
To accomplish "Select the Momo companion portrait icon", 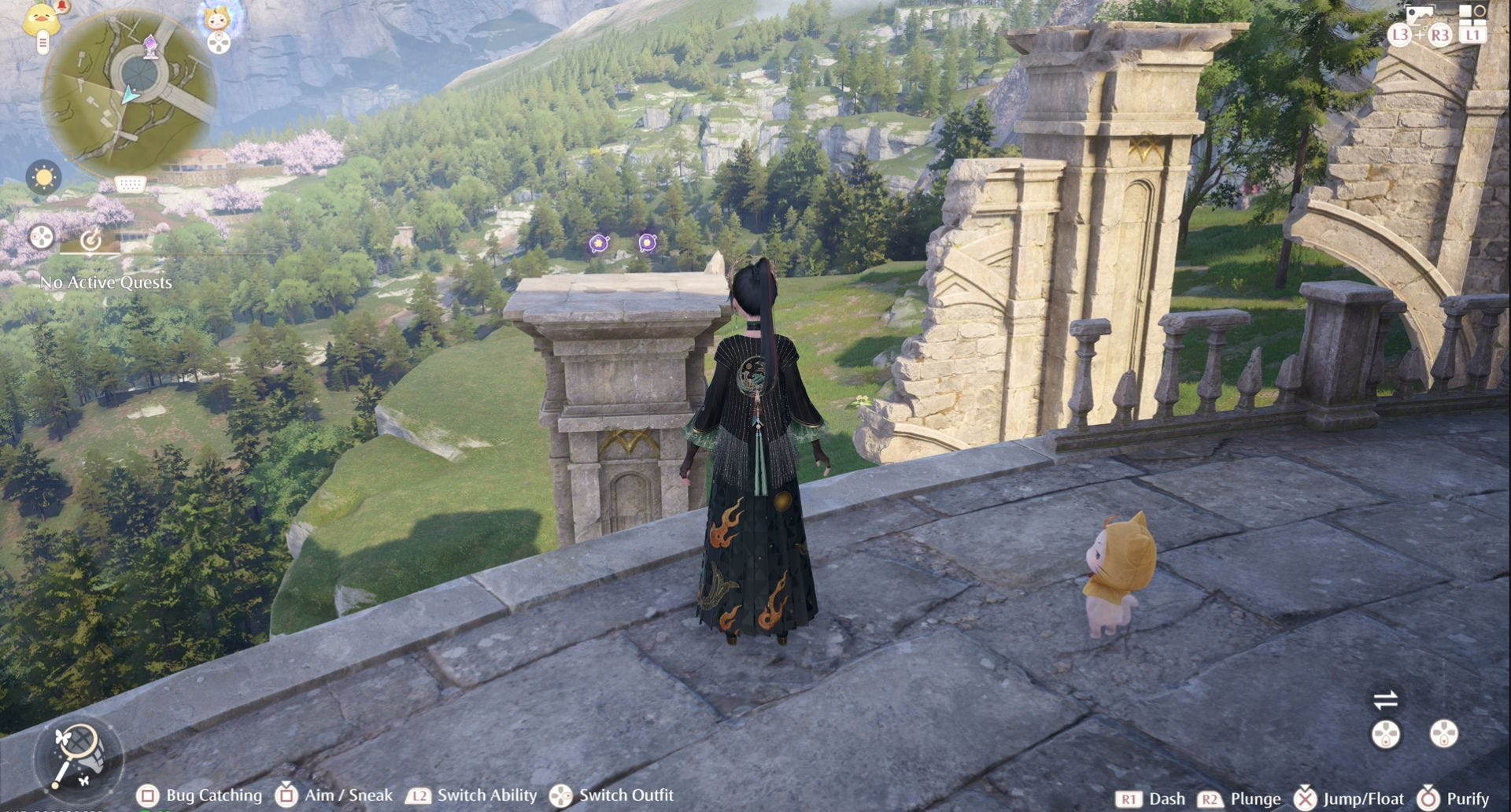I will pyautogui.click(x=218, y=17).
